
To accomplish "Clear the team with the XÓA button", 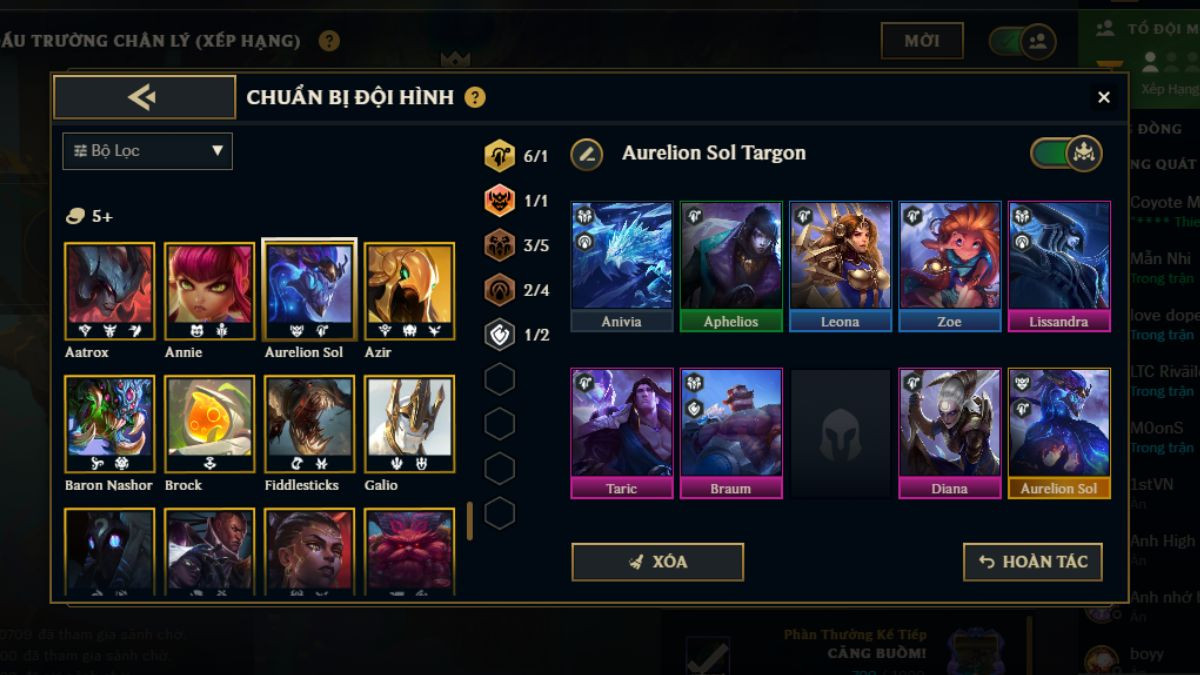I will pos(657,562).
